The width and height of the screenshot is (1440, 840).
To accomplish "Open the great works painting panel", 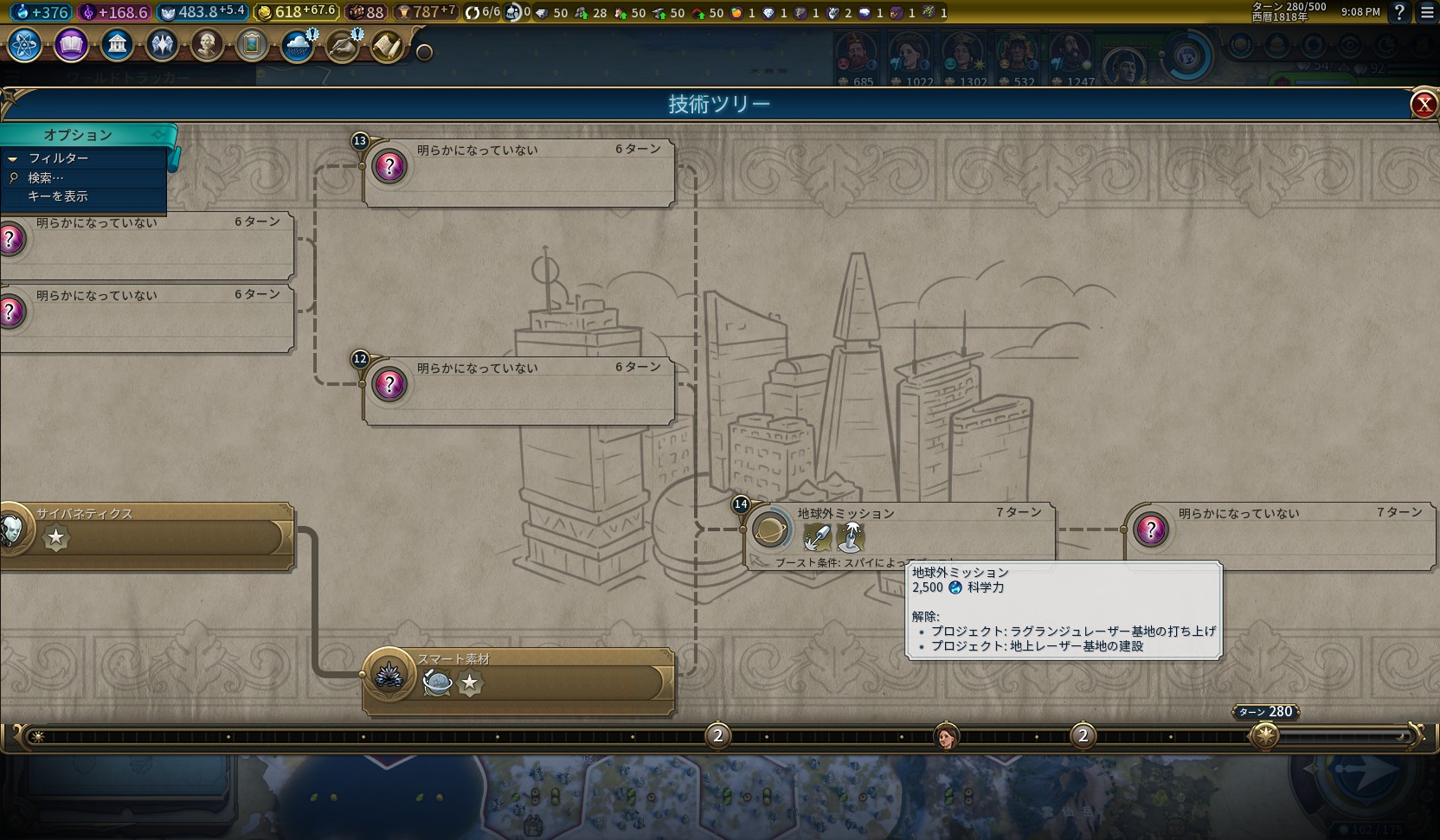I will click(252, 44).
